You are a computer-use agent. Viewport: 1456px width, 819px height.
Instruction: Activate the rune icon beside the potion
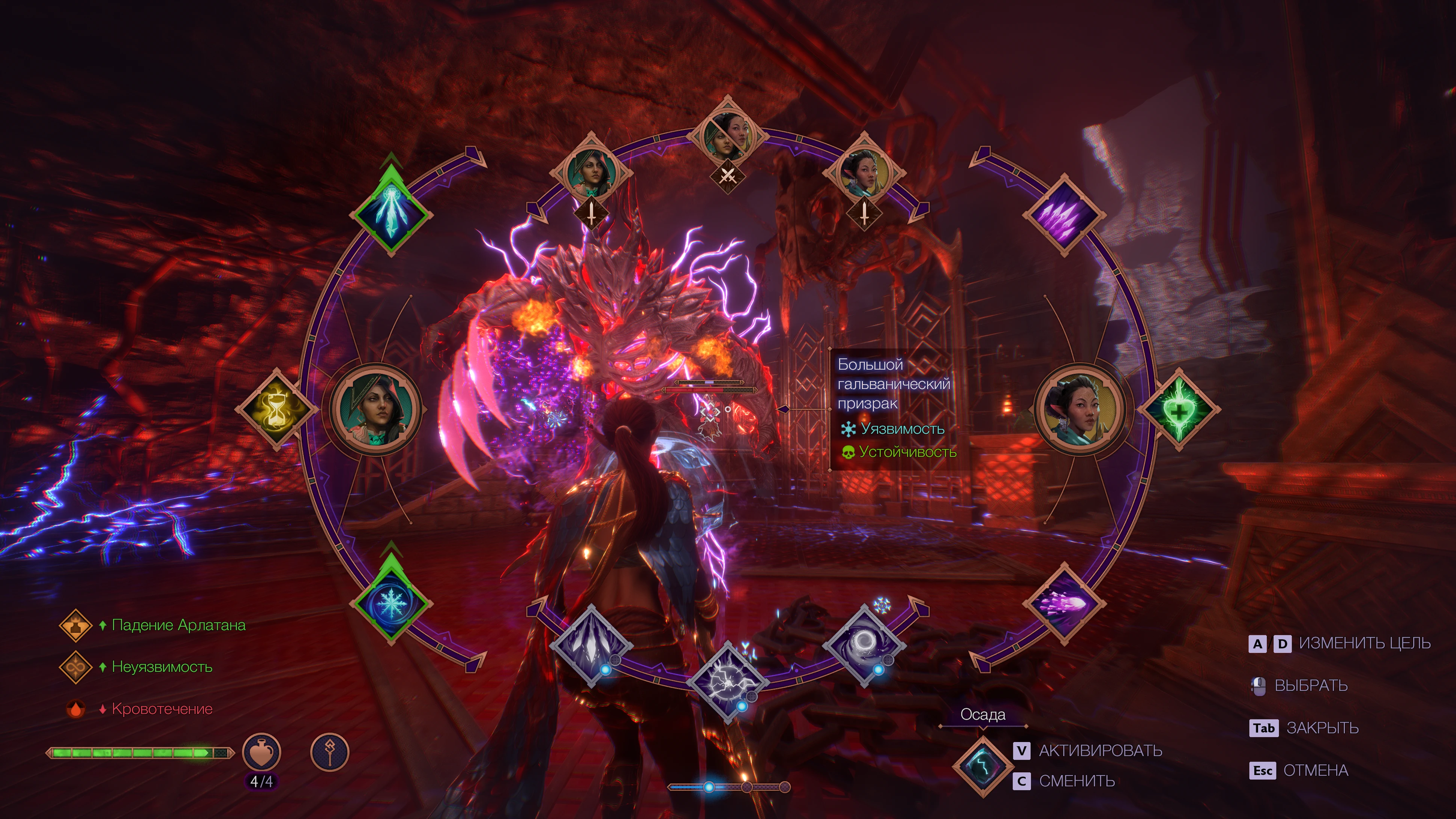coord(330,752)
